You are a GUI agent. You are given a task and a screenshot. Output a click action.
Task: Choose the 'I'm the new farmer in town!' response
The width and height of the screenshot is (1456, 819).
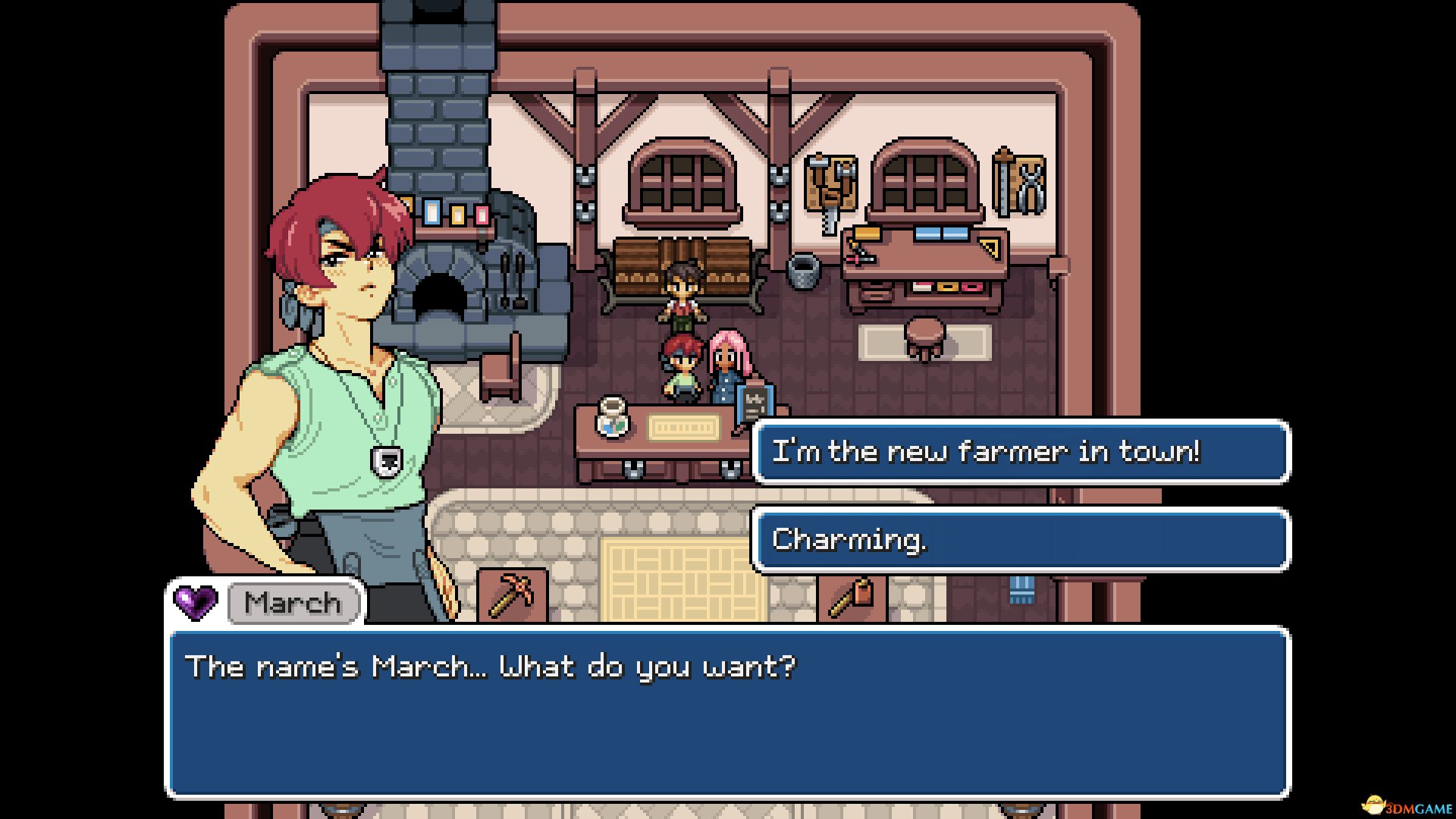(x=1020, y=452)
